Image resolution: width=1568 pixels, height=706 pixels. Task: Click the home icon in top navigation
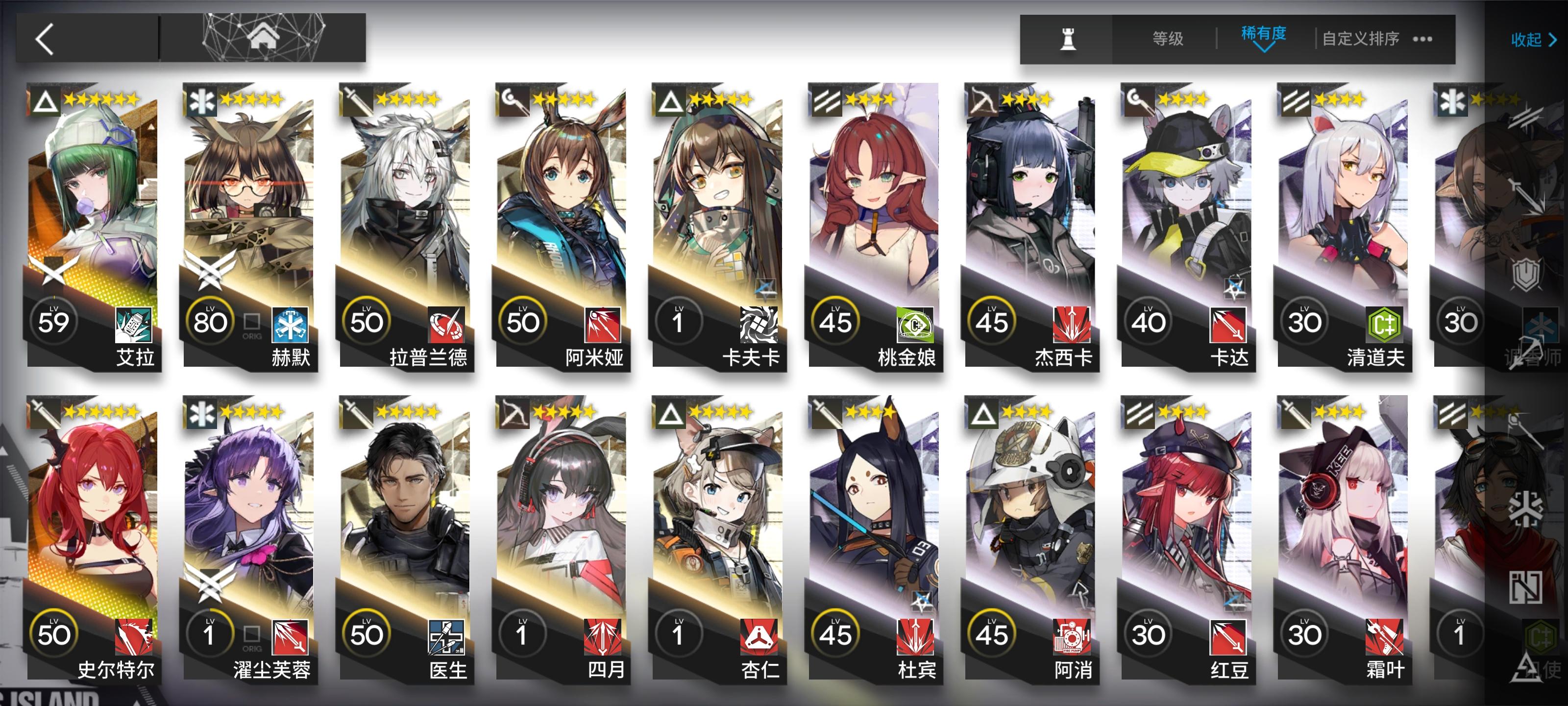[x=264, y=37]
